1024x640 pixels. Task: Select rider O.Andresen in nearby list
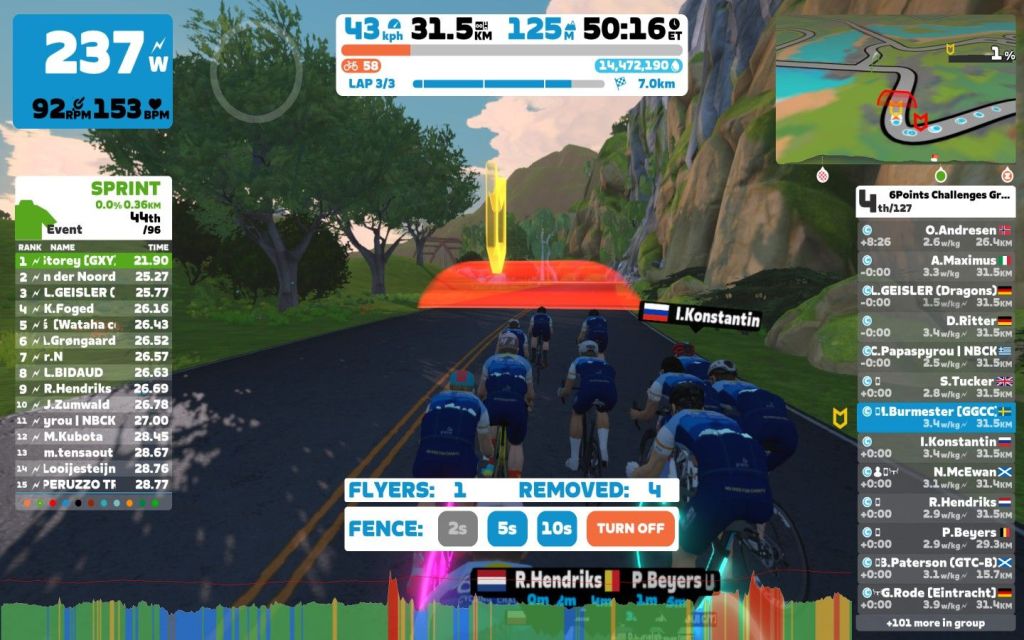(936, 235)
